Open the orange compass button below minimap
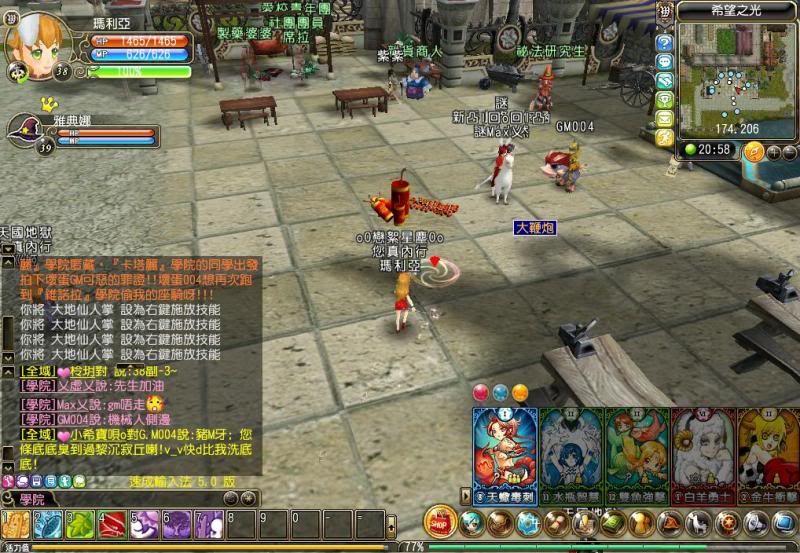Image resolution: width=800 pixels, height=553 pixels. tap(755, 151)
